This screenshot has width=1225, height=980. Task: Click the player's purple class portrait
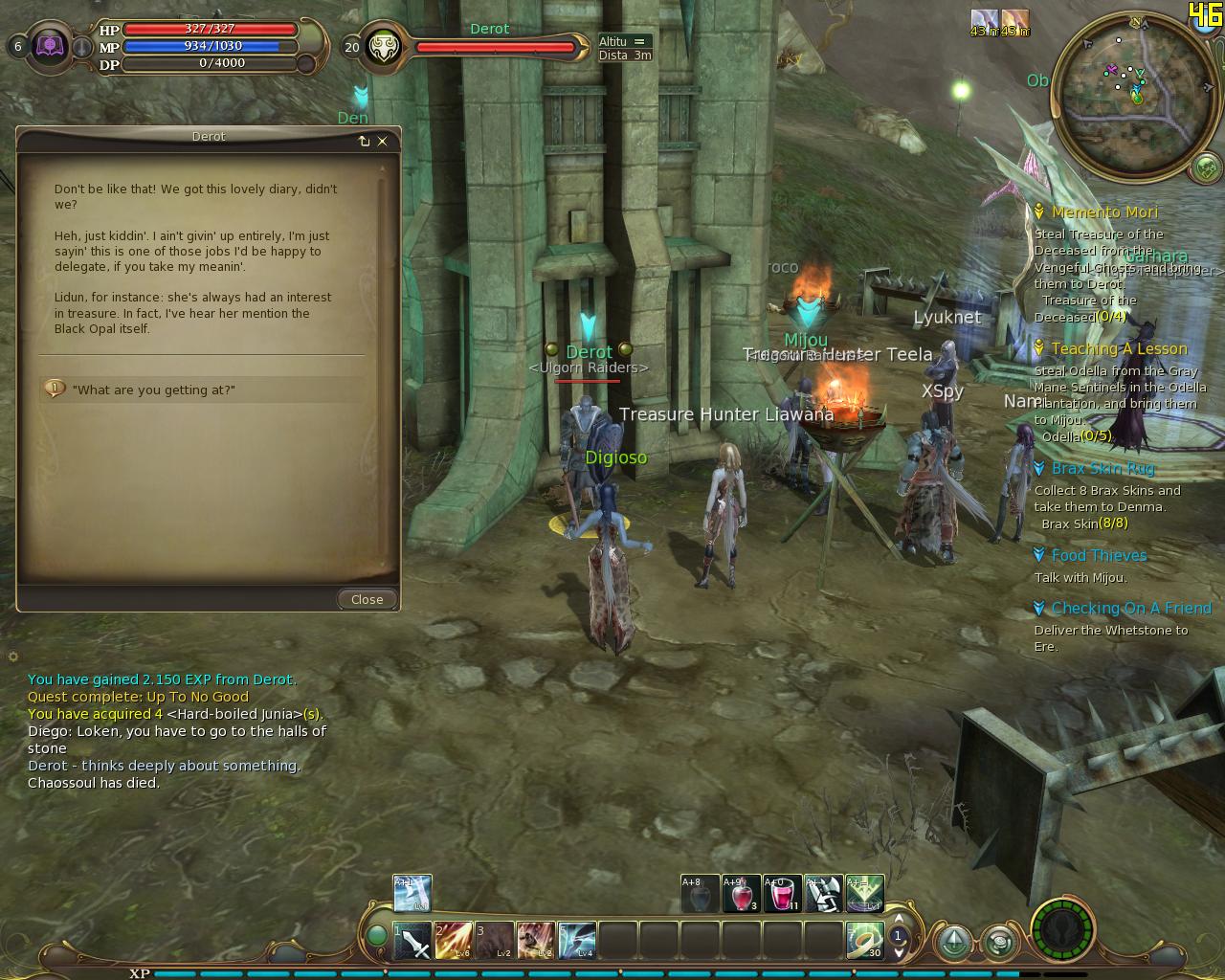click(50, 46)
